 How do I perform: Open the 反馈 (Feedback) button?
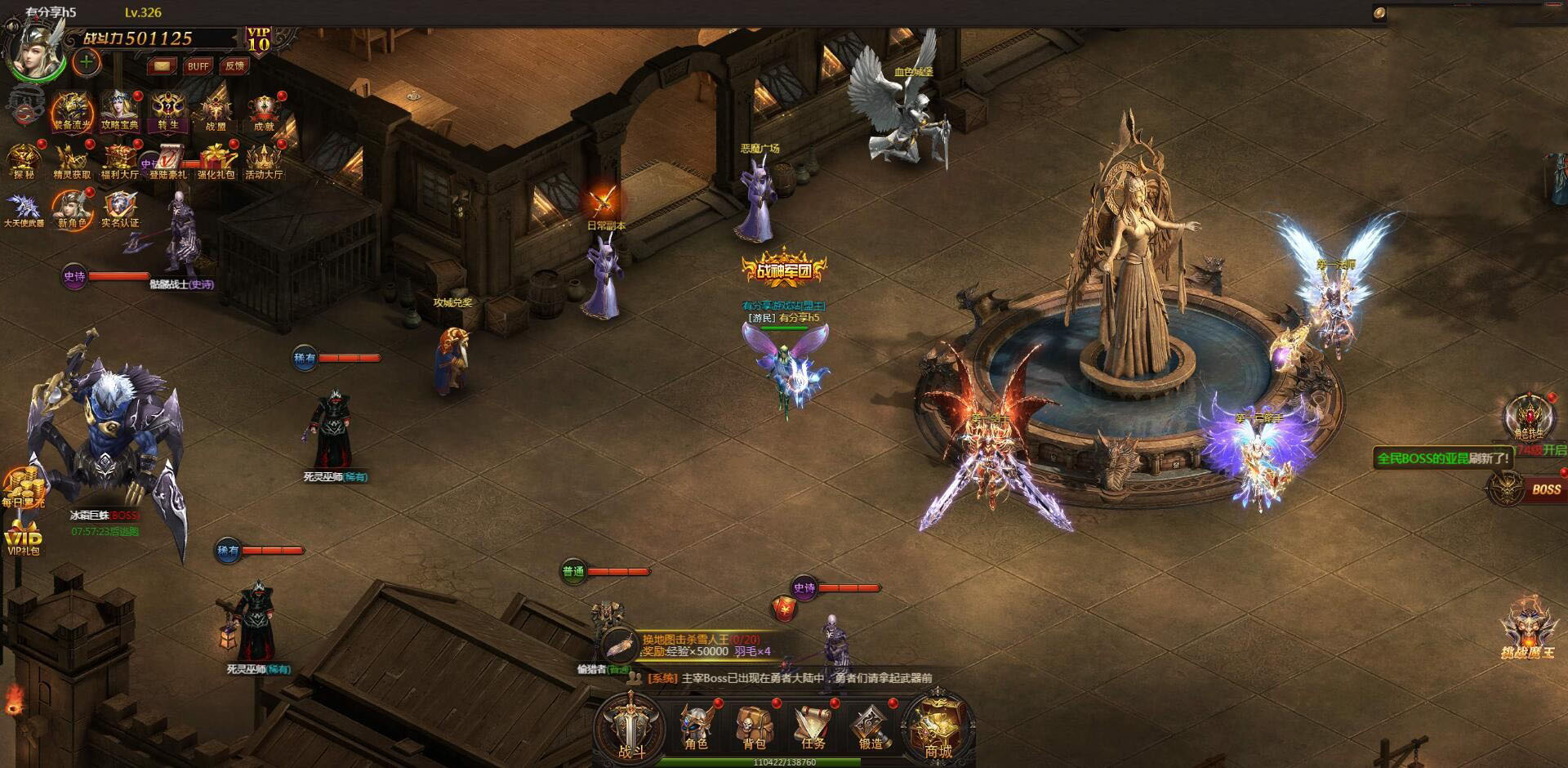coord(235,66)
